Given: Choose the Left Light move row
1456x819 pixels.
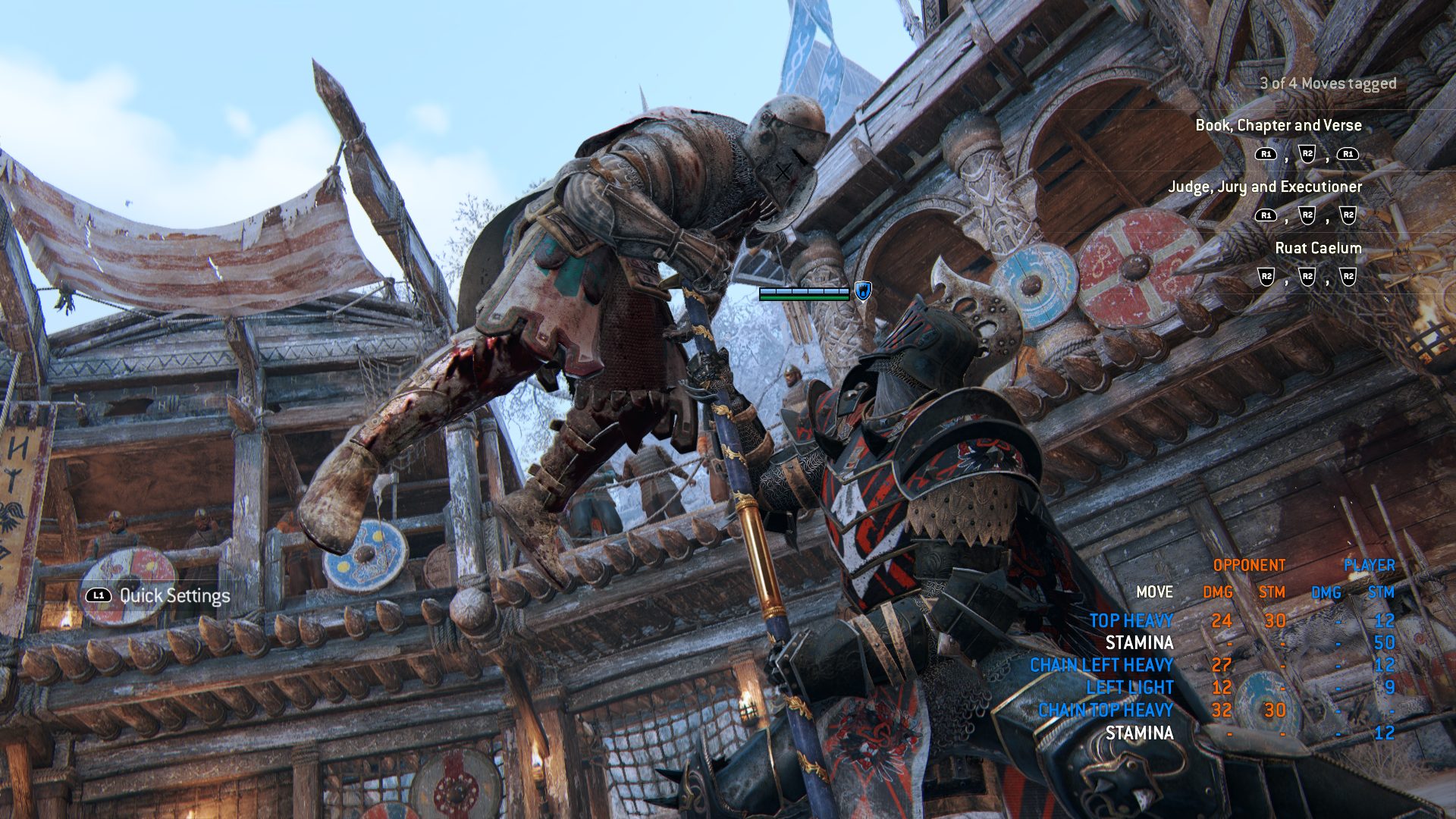Looking at the screenshot, I should pyautogui.click(x=1129, y=688).
